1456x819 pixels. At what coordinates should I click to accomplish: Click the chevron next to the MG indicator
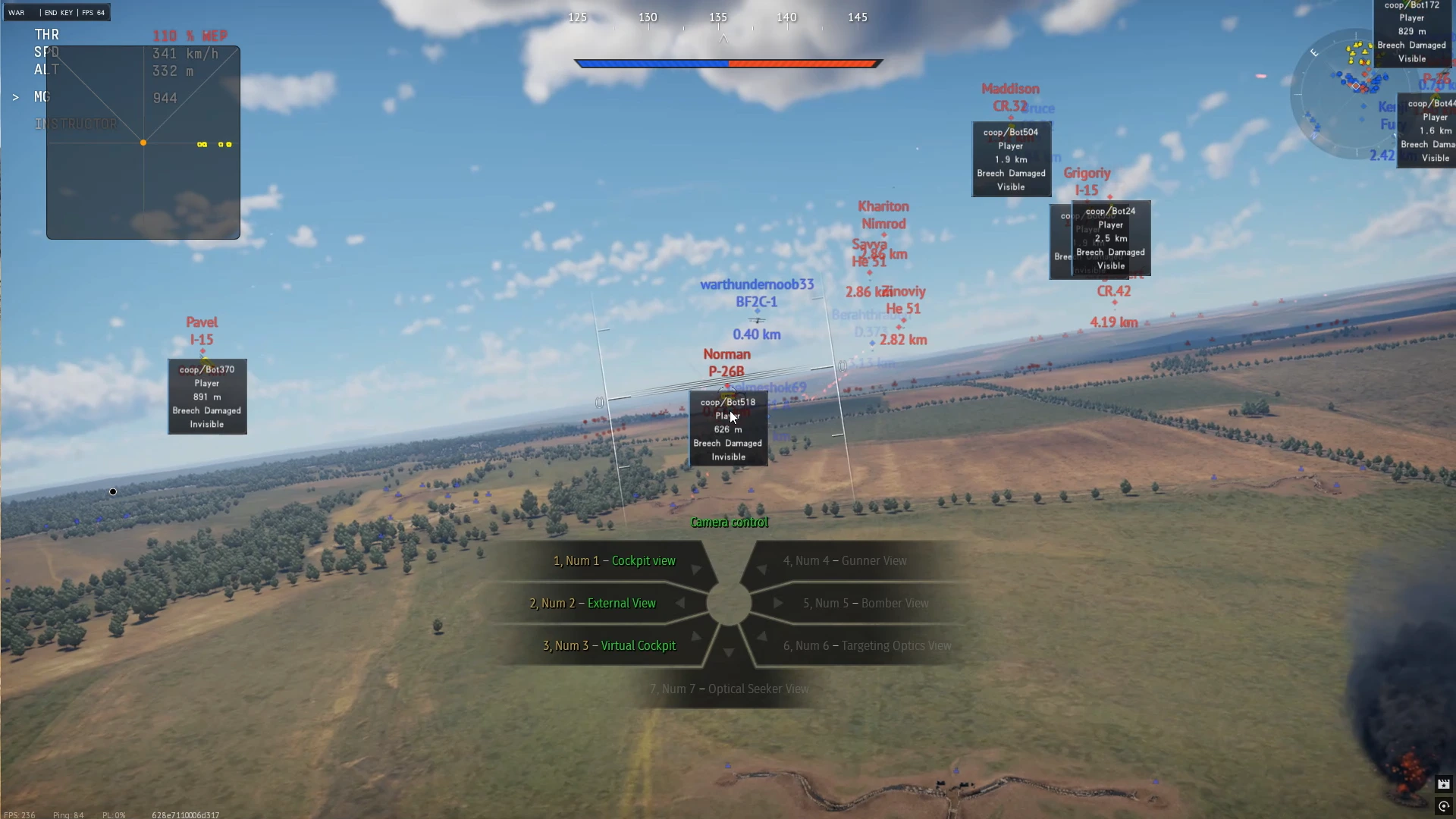pos(15,96)
